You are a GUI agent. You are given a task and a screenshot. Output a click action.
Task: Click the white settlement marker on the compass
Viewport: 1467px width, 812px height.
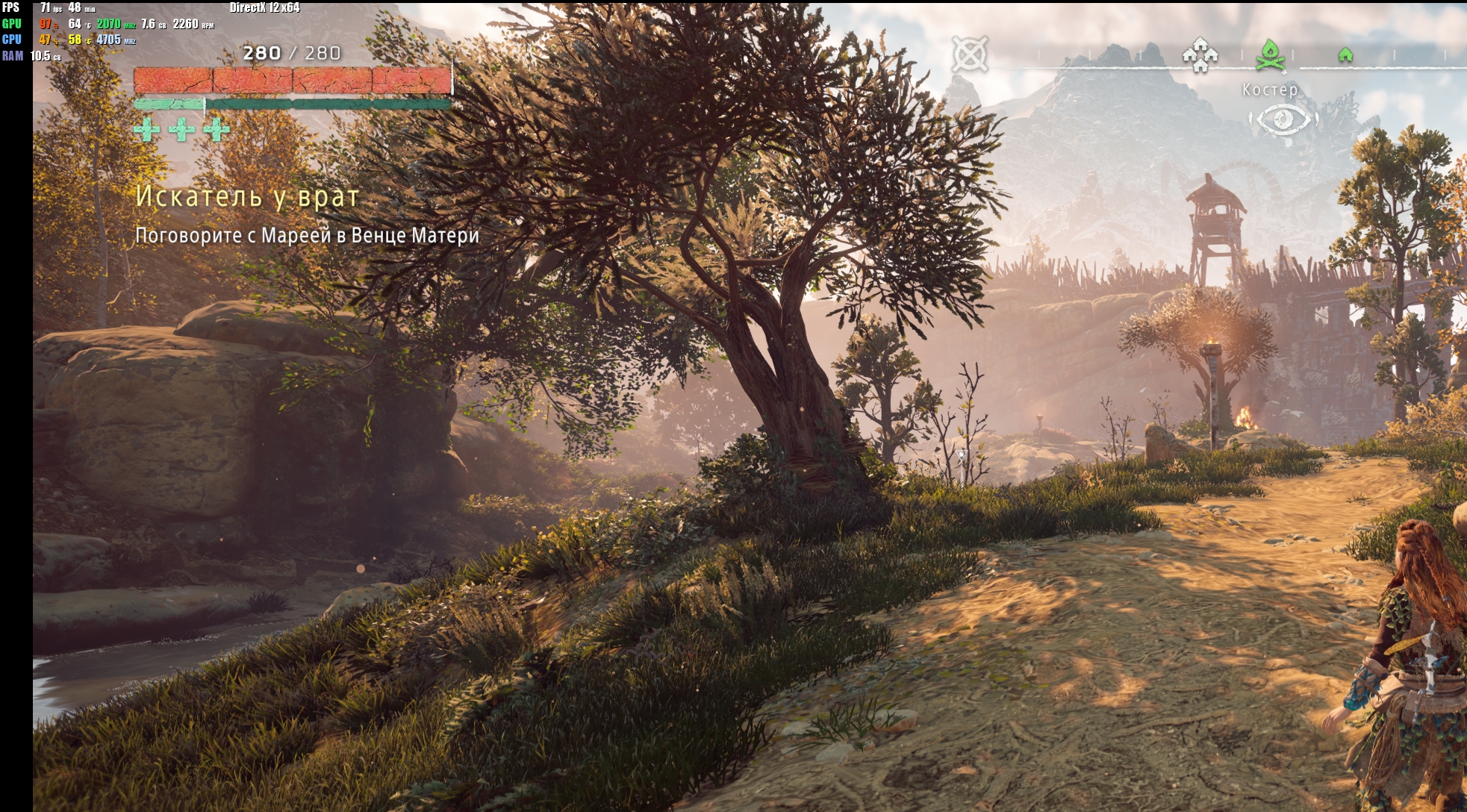(1200, 55)
